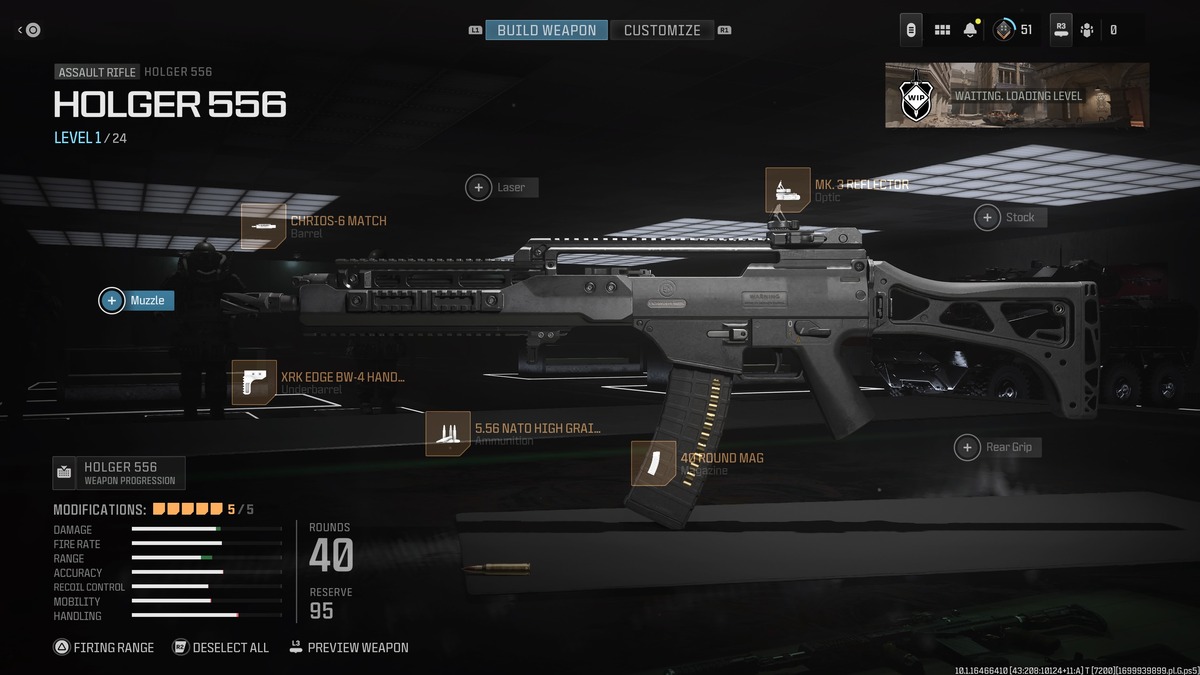This screenshot has height=675, width=1200.
Task: Click the Waiting, Loading Level lobby panel
Action: 1017,96
